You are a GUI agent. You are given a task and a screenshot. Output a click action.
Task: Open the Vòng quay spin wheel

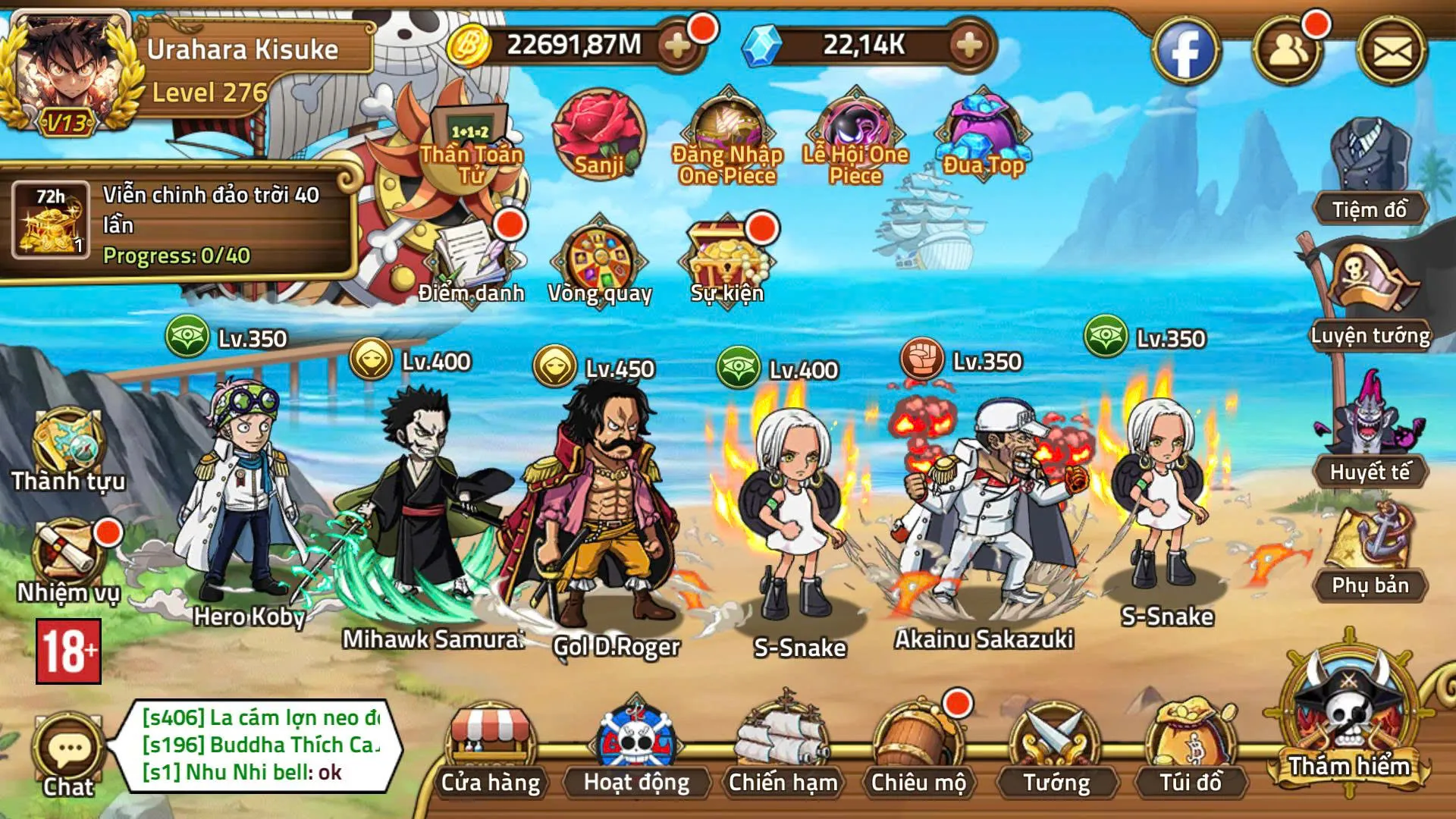click(x=599, y=258)
